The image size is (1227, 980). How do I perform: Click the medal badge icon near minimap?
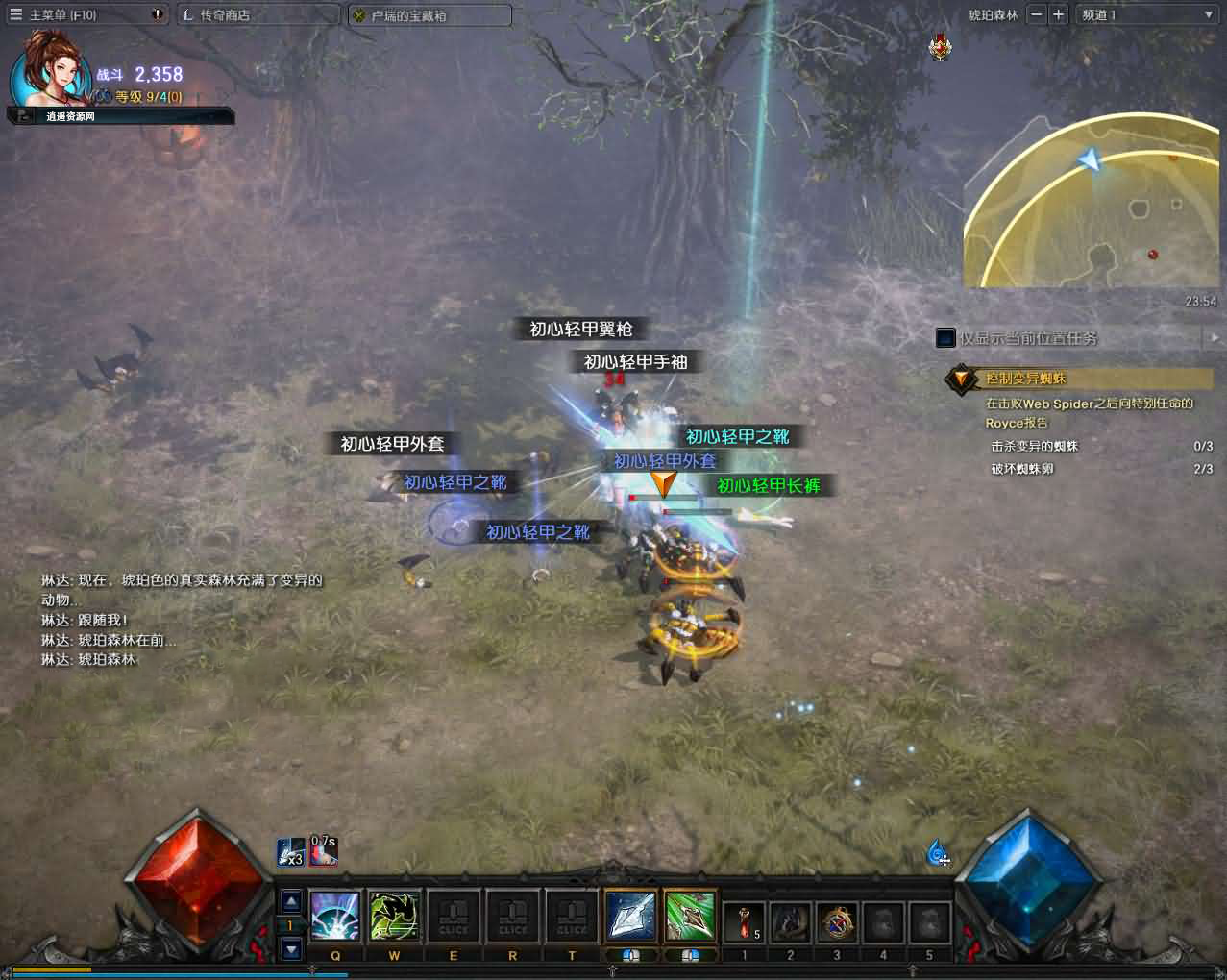pos(941,46)
